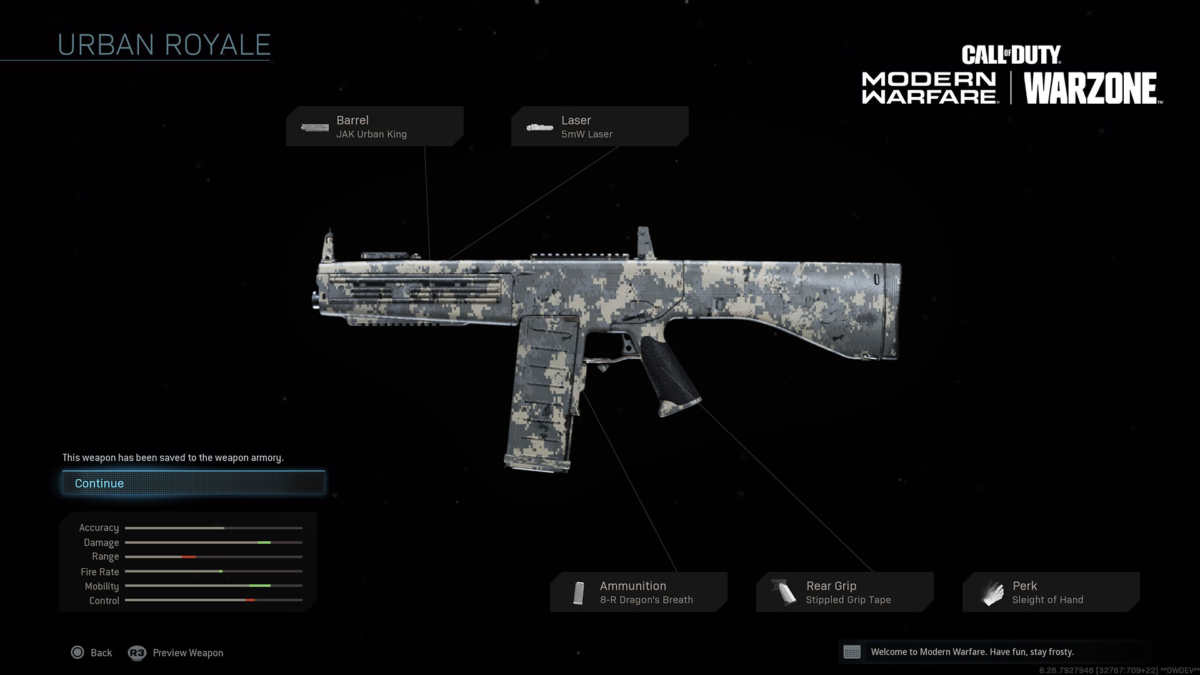
Task: Select the Barrel JAK Urban King attachment
Action: pyautogui.click(x=375, y=127)
